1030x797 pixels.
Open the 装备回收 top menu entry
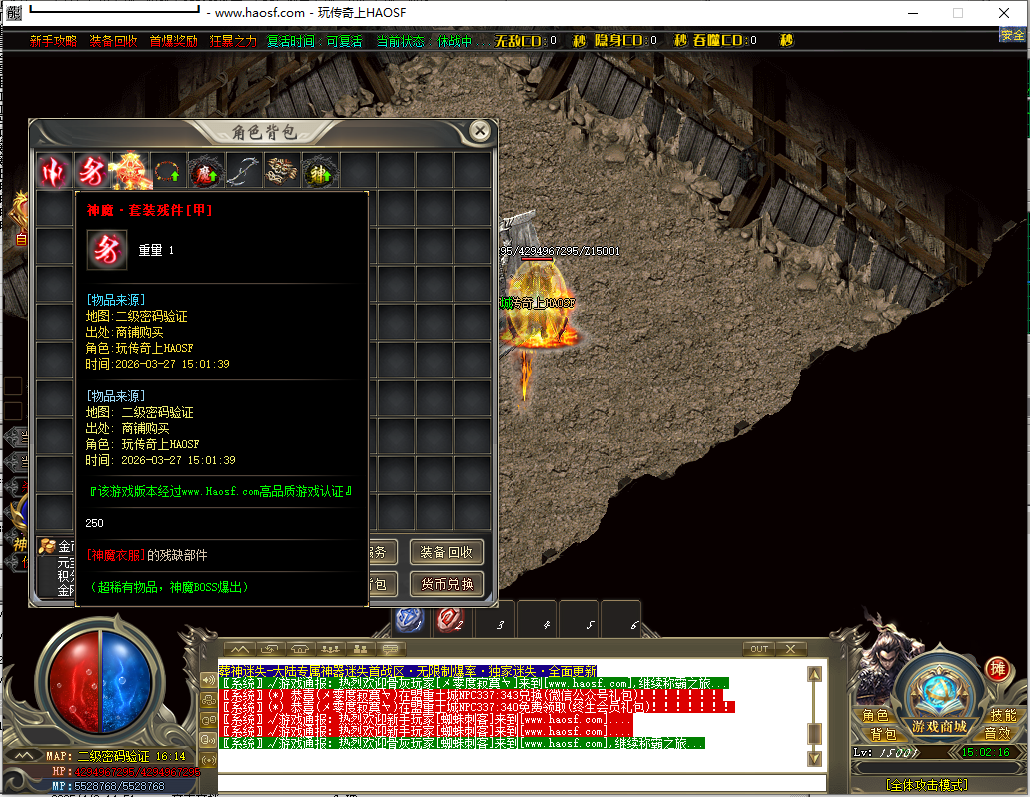pyautogui.click(x=113, y=41)
